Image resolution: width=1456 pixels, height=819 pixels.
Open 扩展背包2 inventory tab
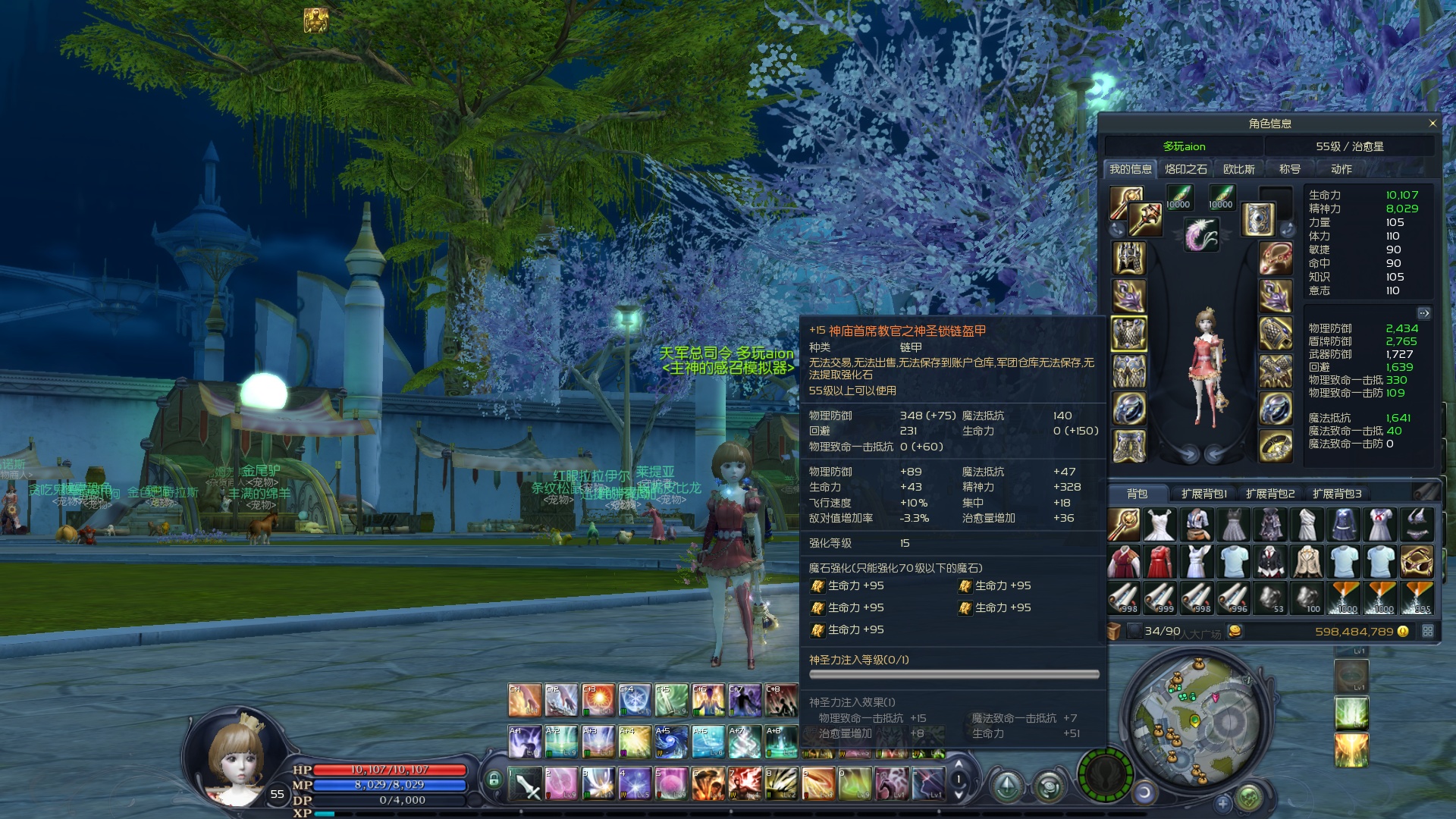(1270, 494)
